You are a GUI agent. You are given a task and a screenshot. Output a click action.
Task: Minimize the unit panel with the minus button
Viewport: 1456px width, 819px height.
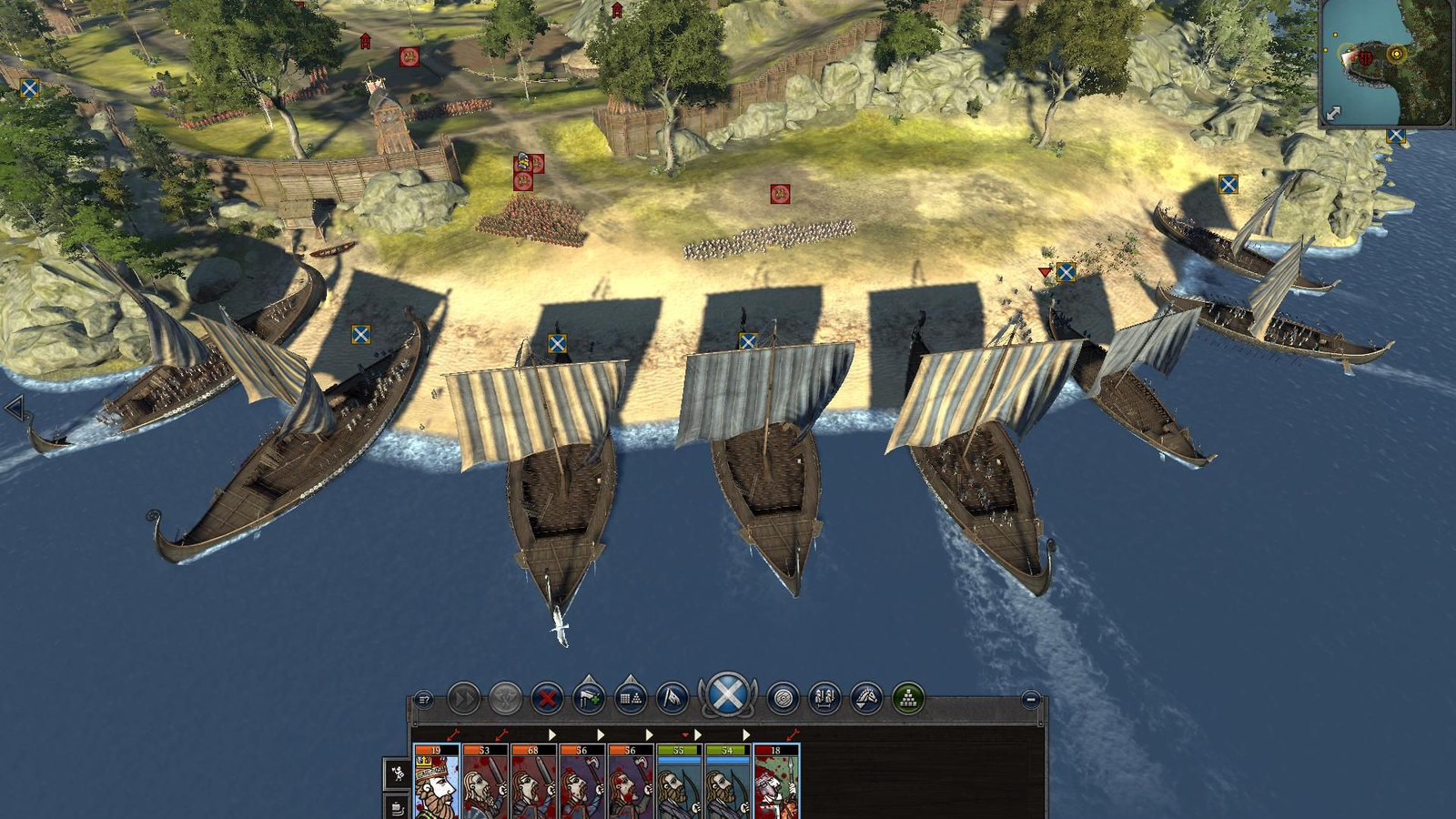click(x=1030, y=699)
